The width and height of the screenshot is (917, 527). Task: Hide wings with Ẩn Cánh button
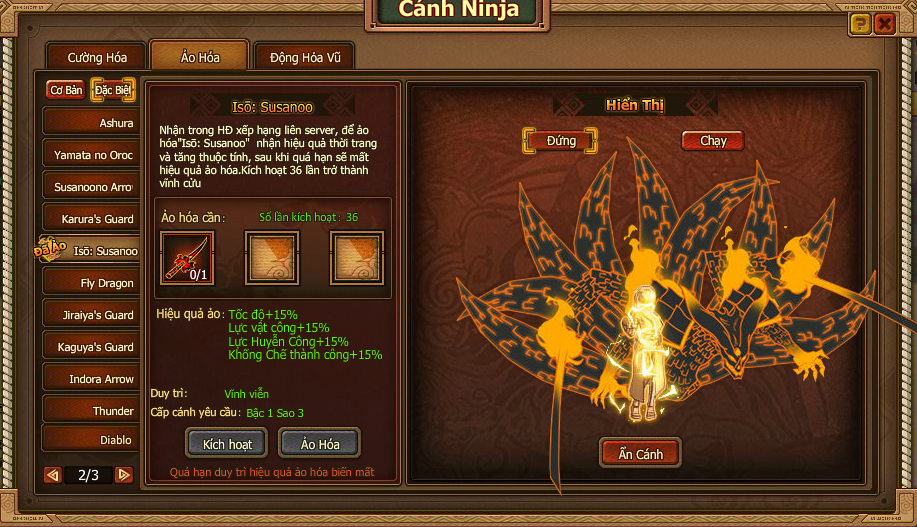click(640, 454)
